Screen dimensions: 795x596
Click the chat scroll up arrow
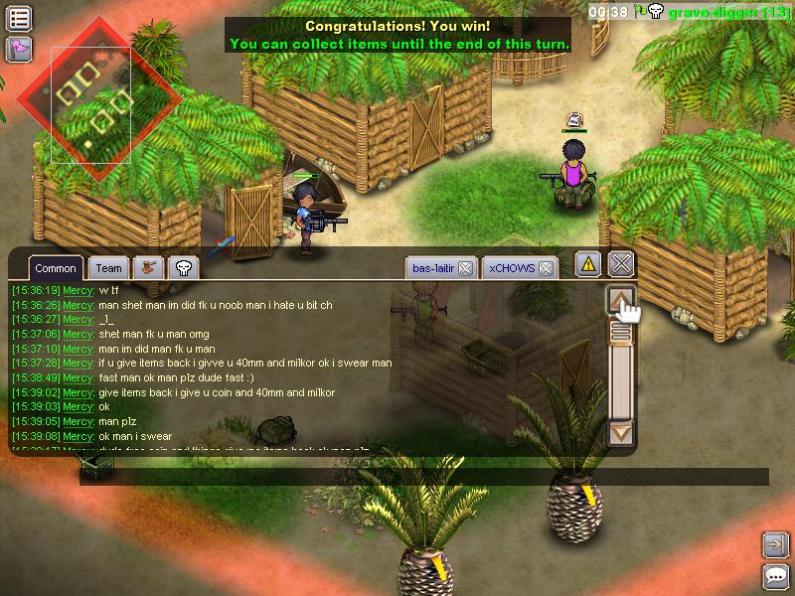click(x=621, y=301)
